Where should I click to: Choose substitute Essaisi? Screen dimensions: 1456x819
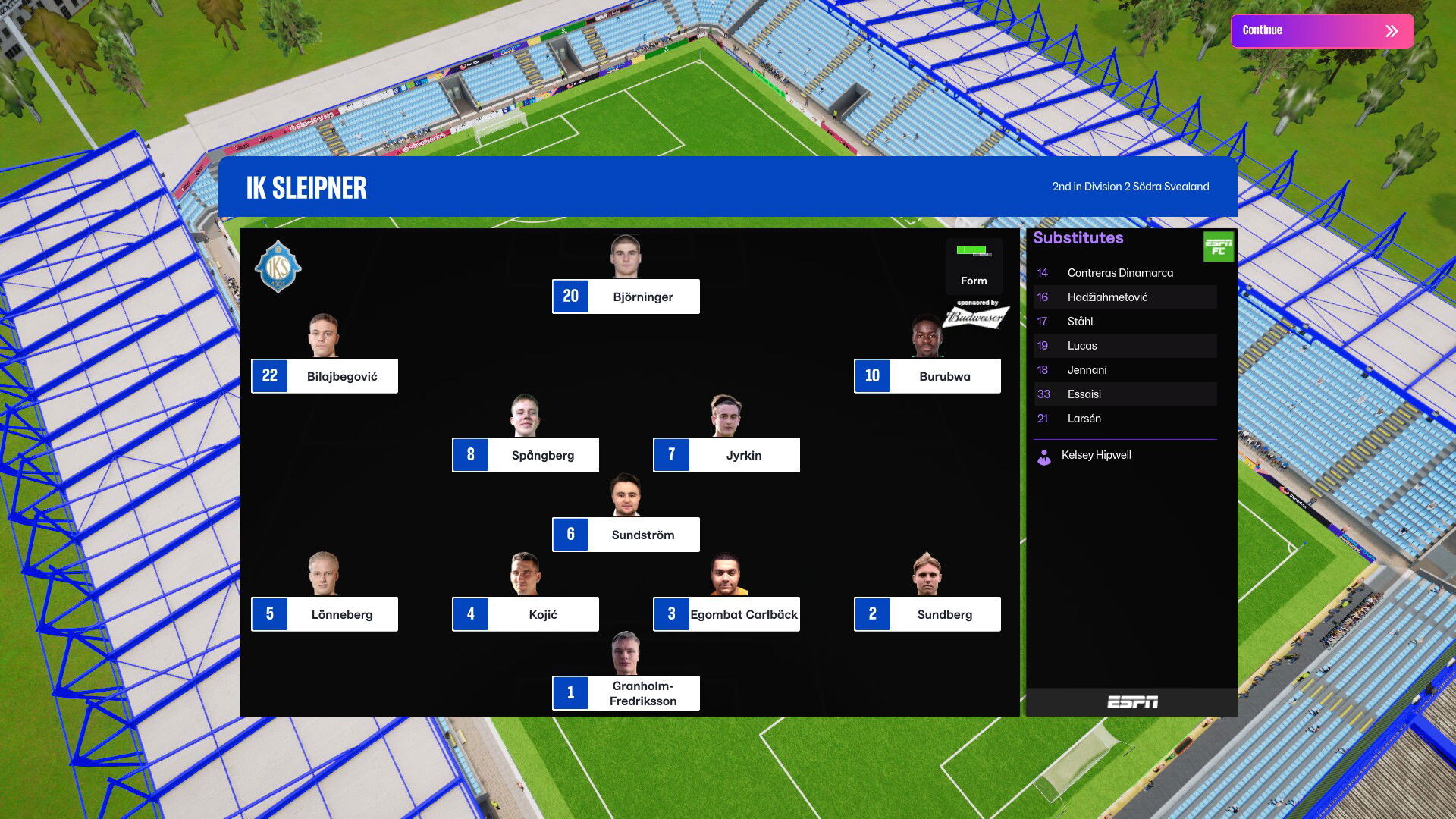click(x=1084, y=394)
